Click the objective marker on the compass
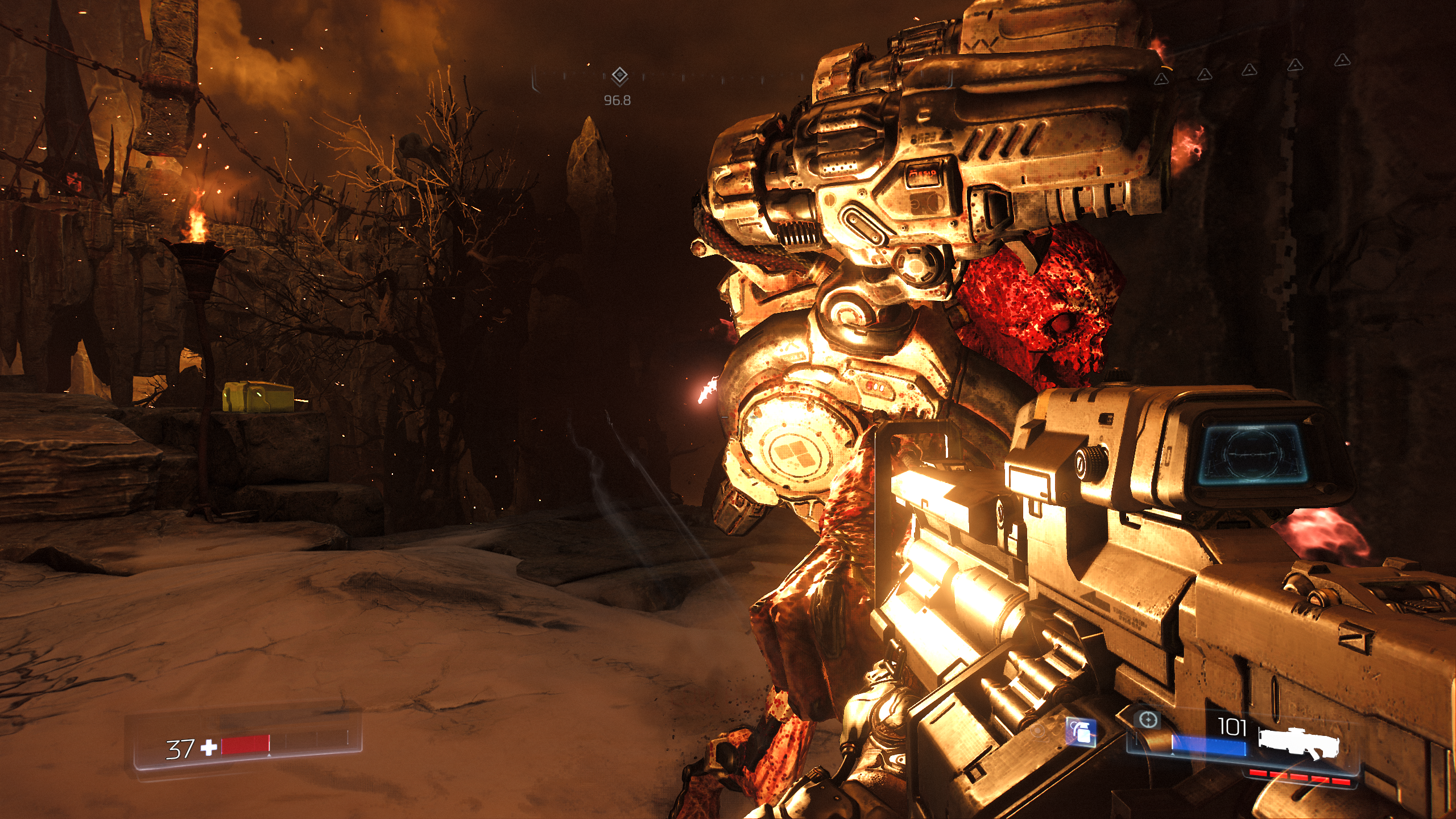 (x=619, y=76)
